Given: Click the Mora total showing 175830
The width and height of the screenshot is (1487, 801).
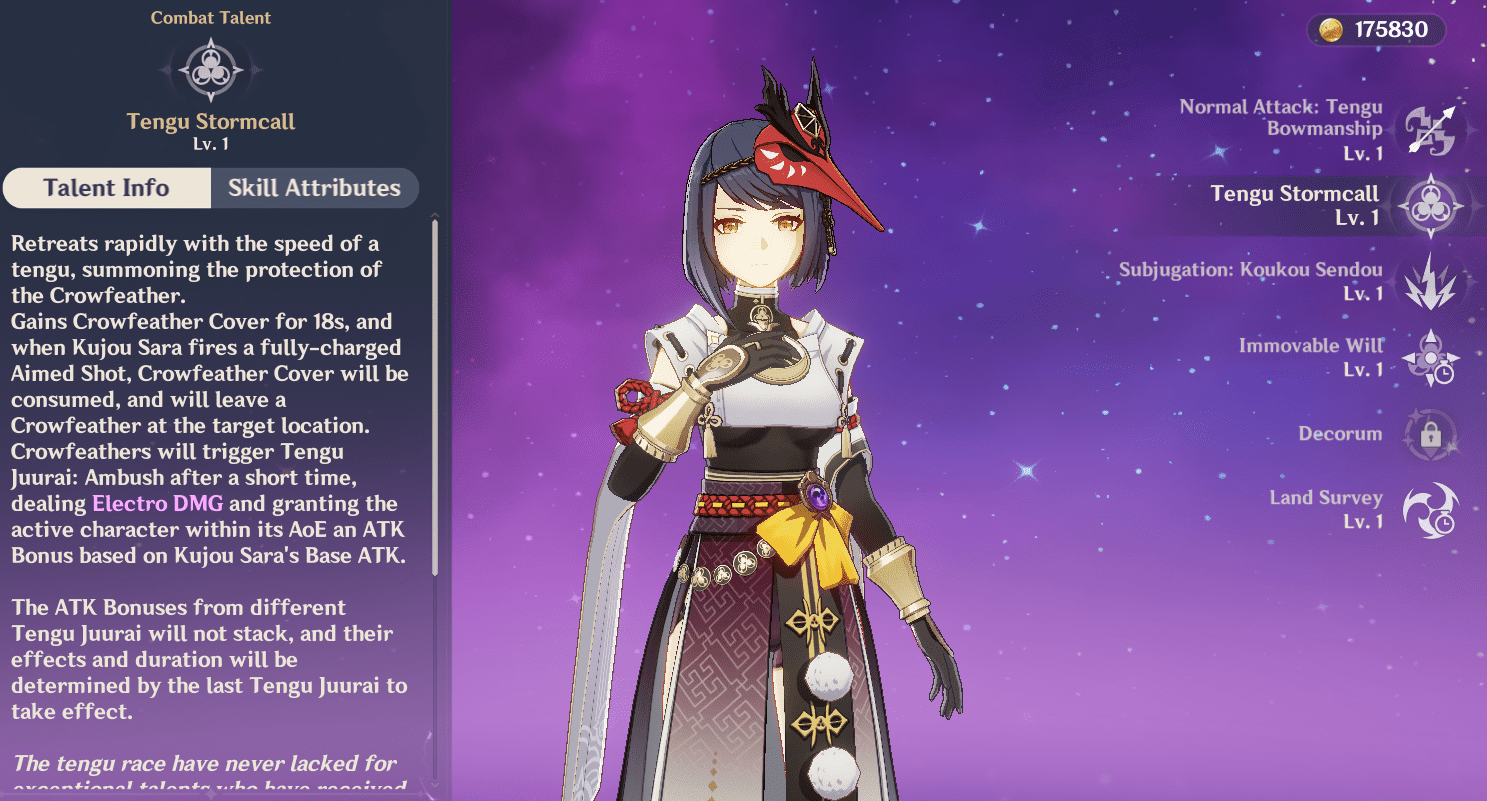Looking at the screenshot, I should (1392, 30).
